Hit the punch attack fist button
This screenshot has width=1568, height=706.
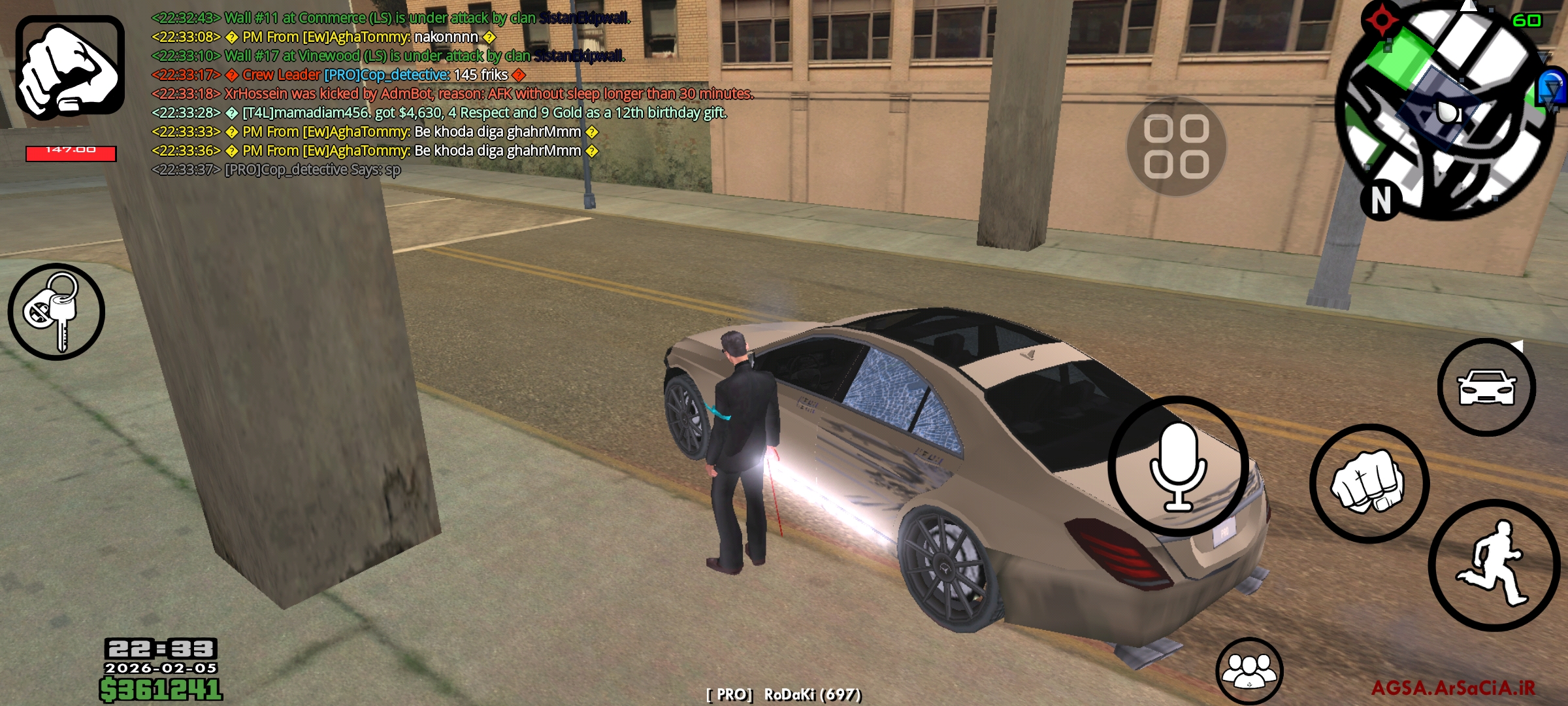[1369, 484]
